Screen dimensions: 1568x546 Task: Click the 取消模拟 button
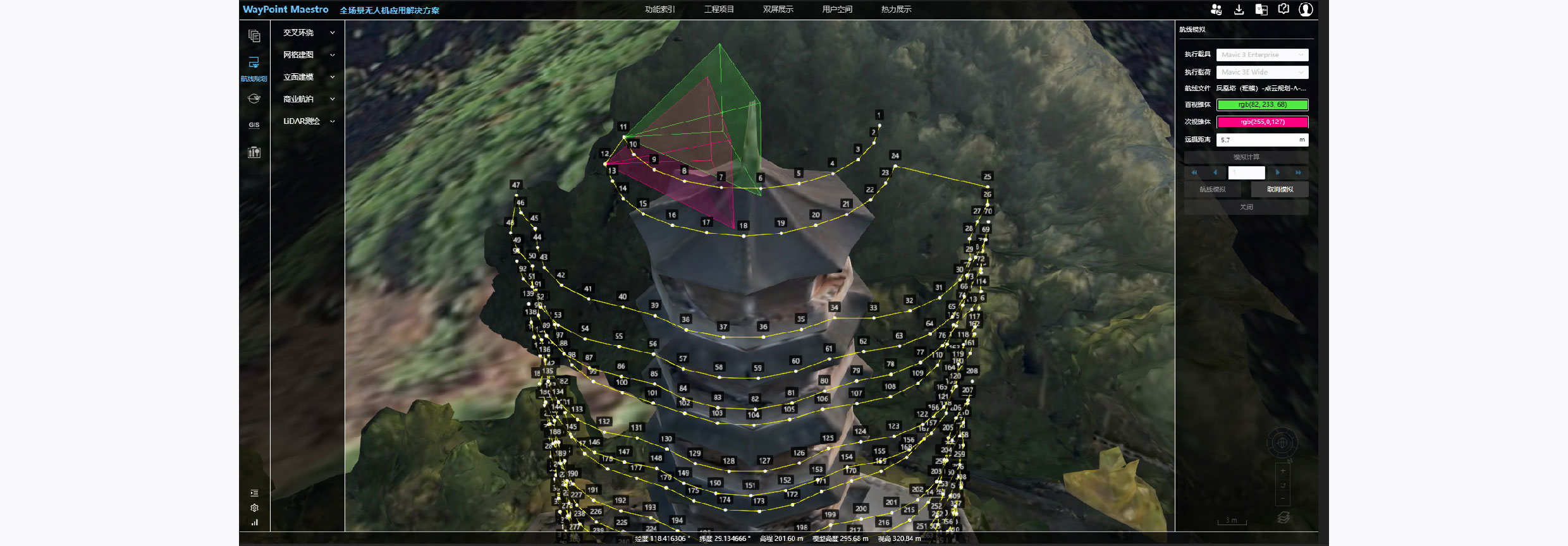point(1280,190)
